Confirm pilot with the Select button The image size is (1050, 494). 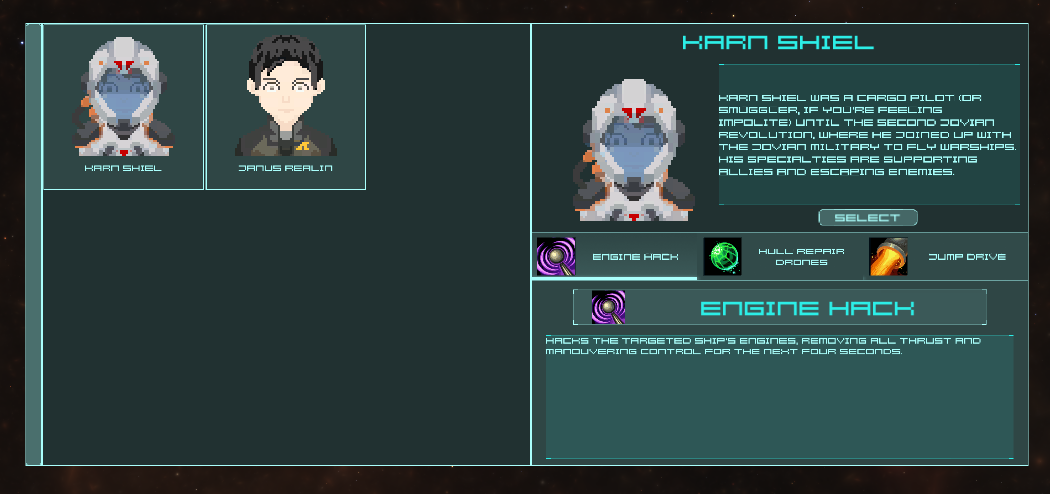pos(867,218)
